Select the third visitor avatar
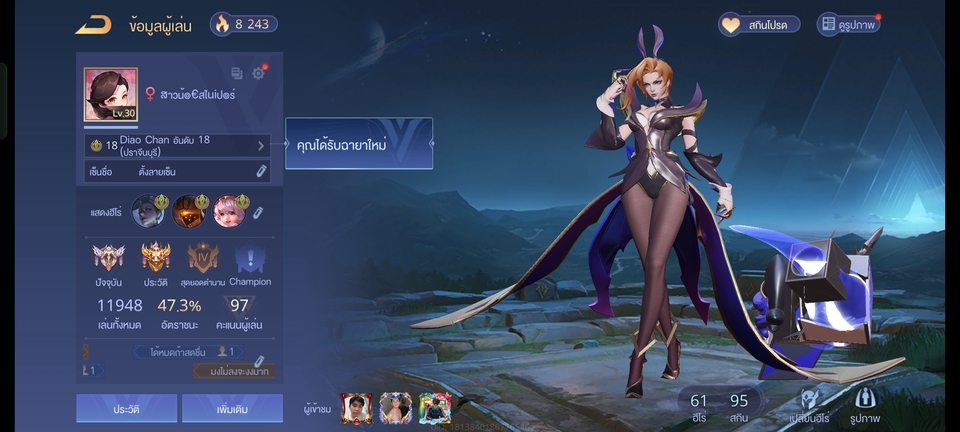Screen dimensions: 960x432 point(435,407)
